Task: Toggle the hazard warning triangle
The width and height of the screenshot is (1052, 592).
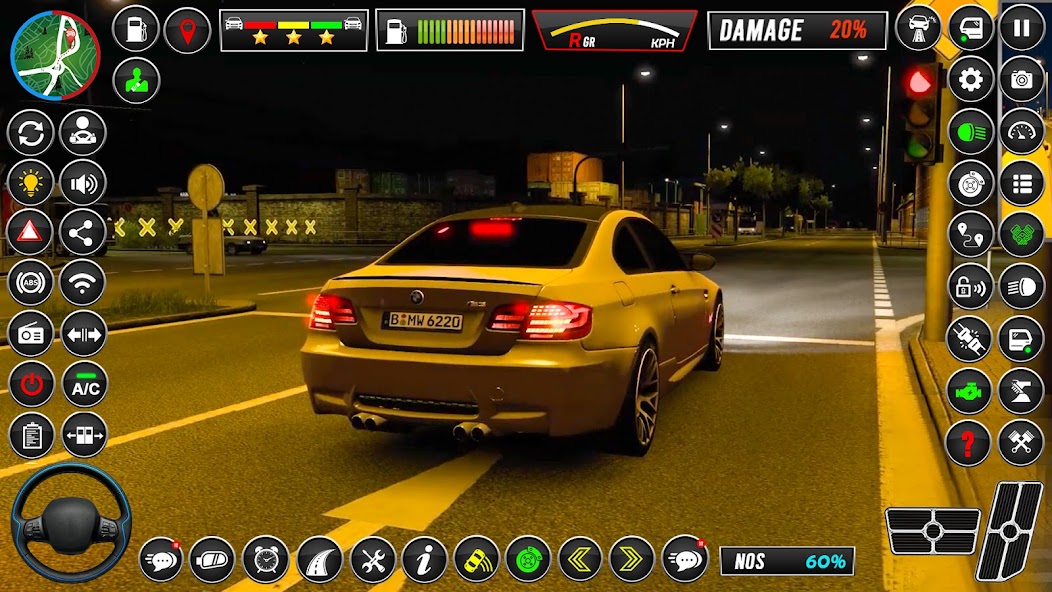Action: coord(31,233)
